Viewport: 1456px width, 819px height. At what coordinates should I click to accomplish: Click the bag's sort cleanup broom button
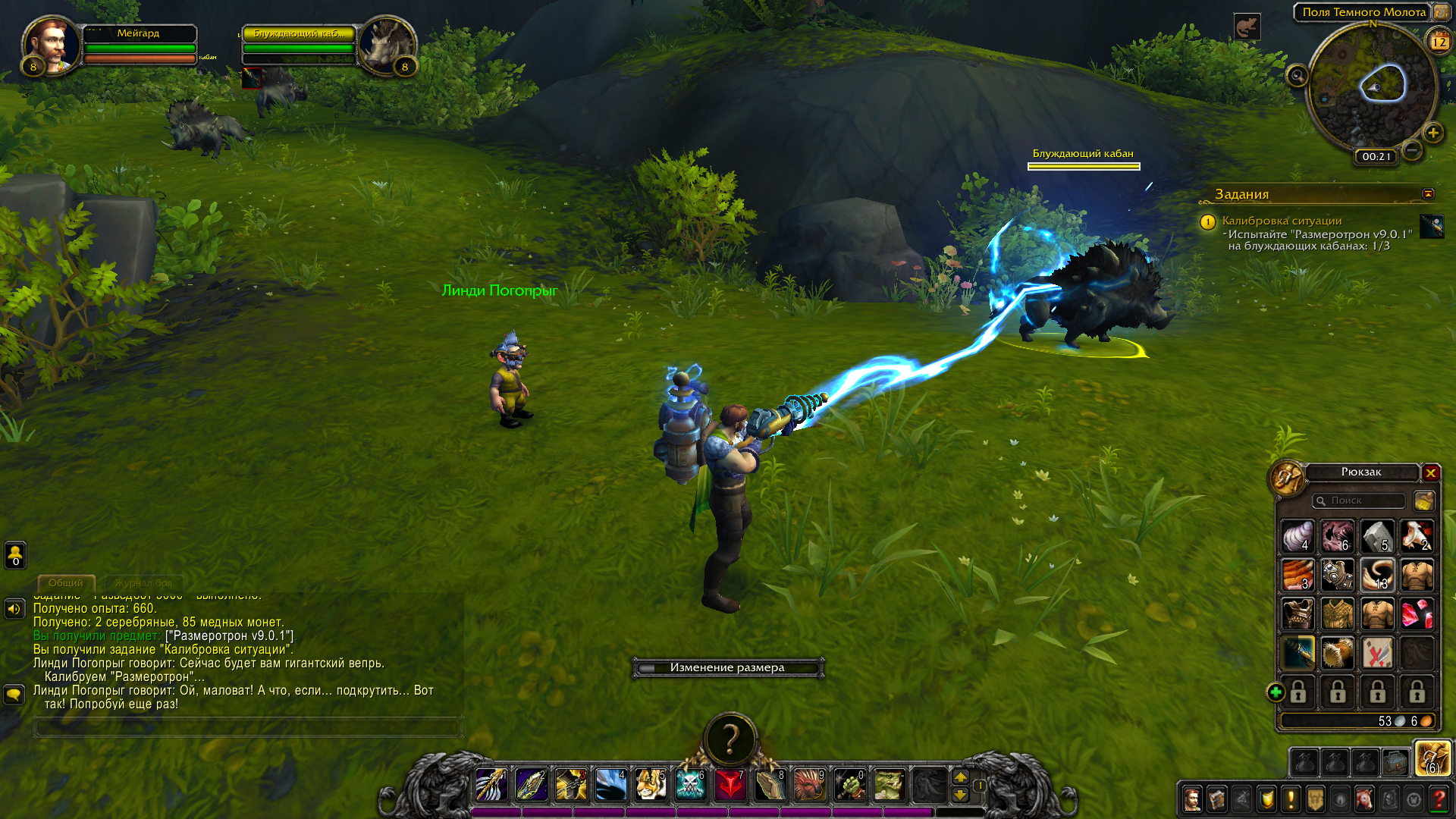1423,500
